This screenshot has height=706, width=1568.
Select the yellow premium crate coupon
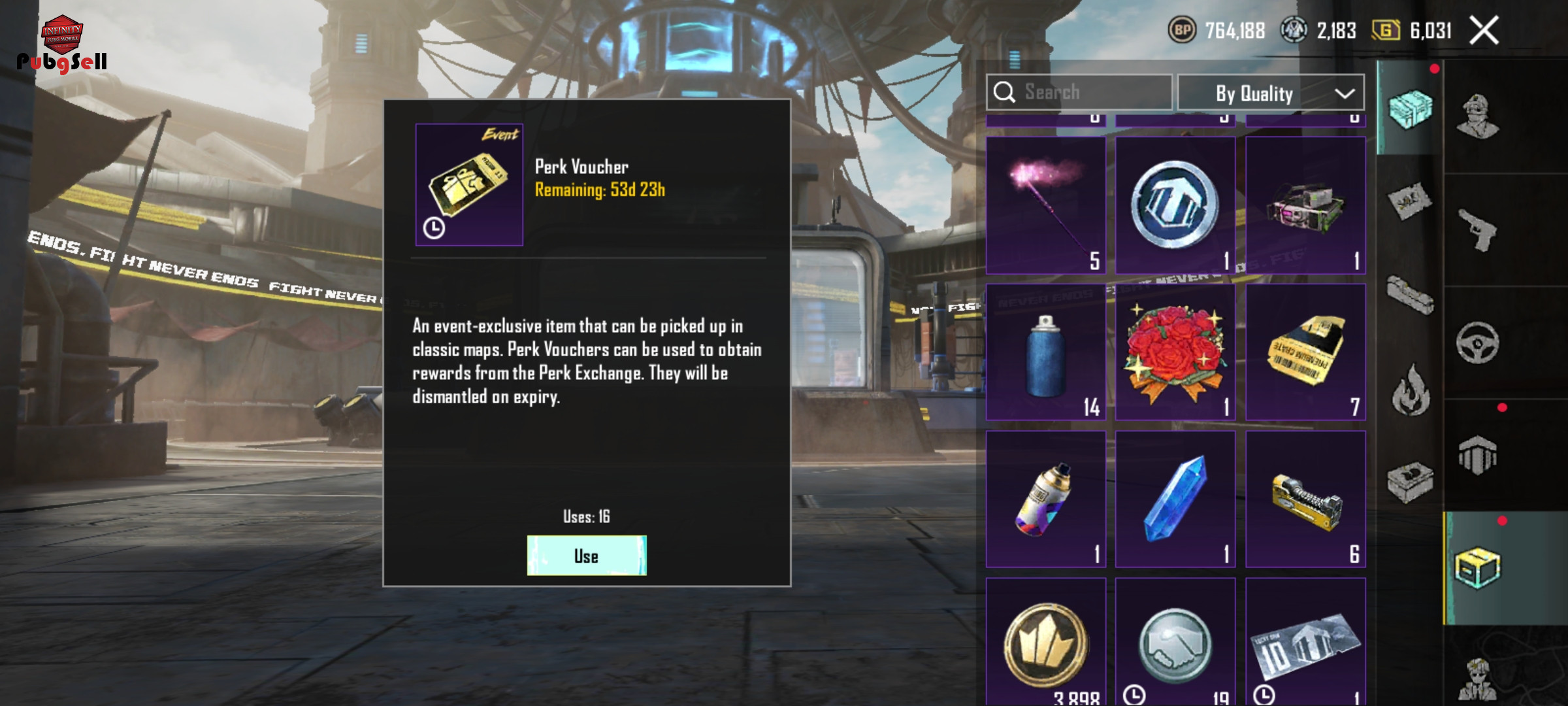1305,353
